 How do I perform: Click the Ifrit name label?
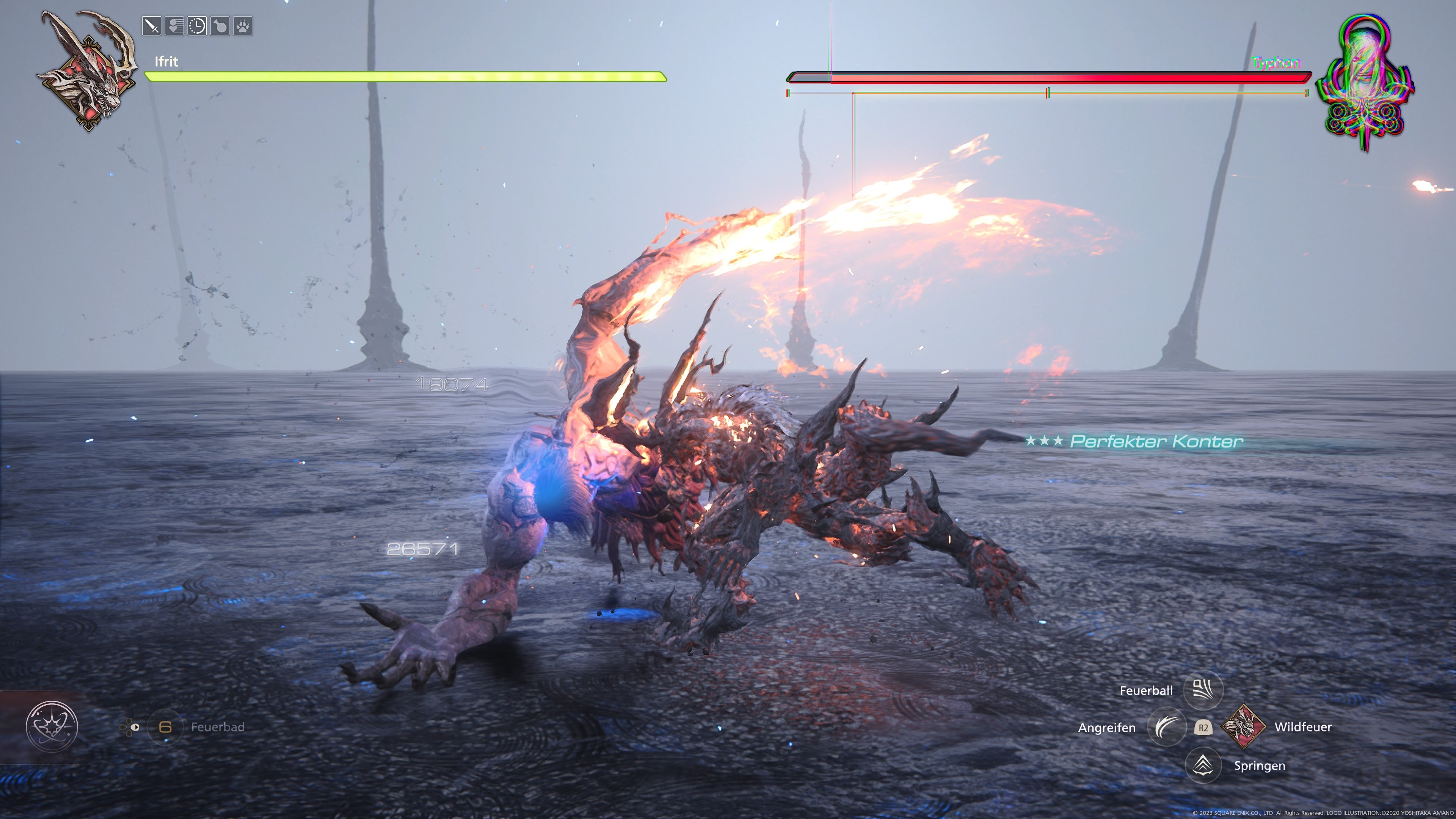(x=167, y=61)
